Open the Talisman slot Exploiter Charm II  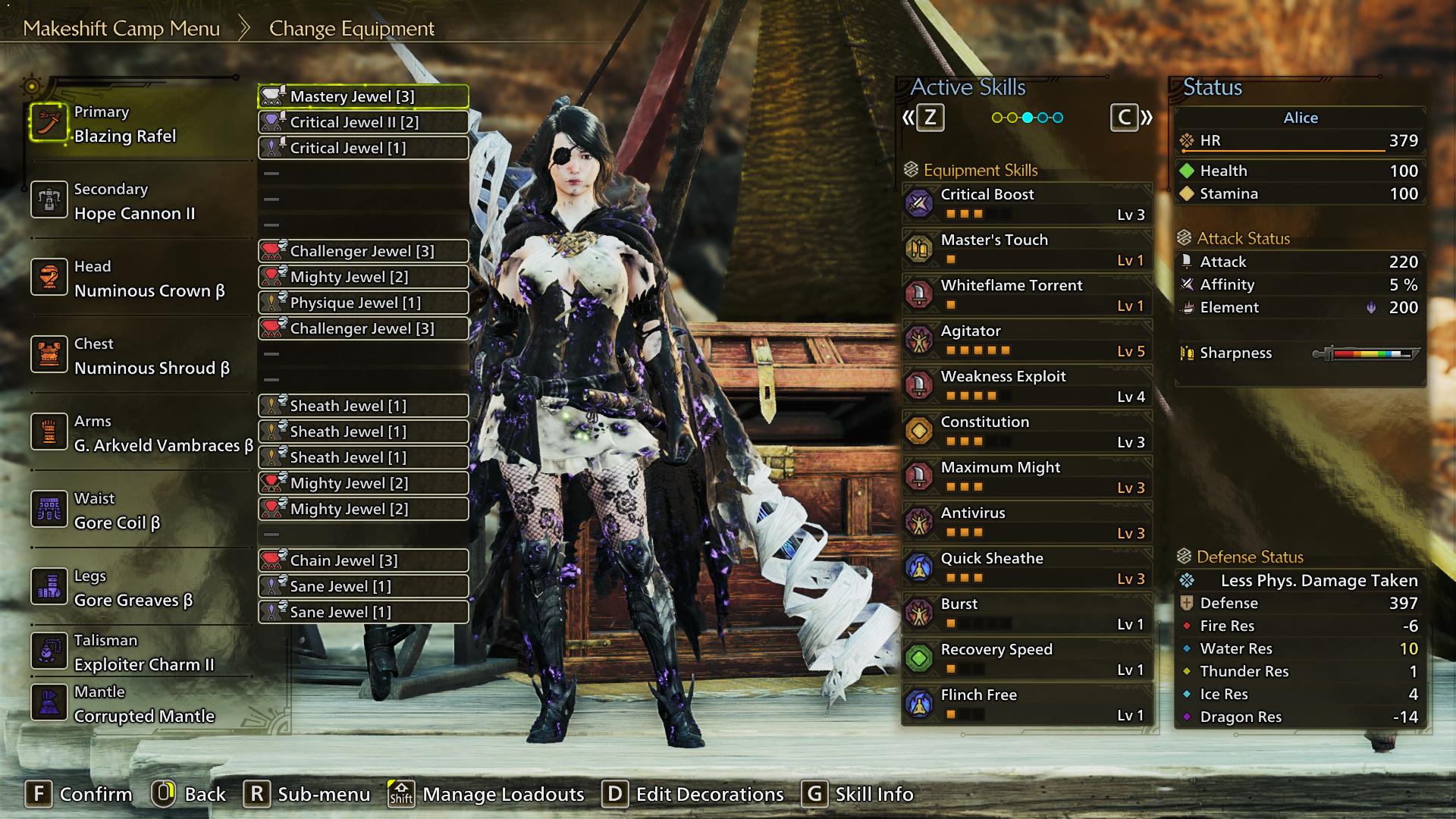pyautogui.click(x=144, y=653)
